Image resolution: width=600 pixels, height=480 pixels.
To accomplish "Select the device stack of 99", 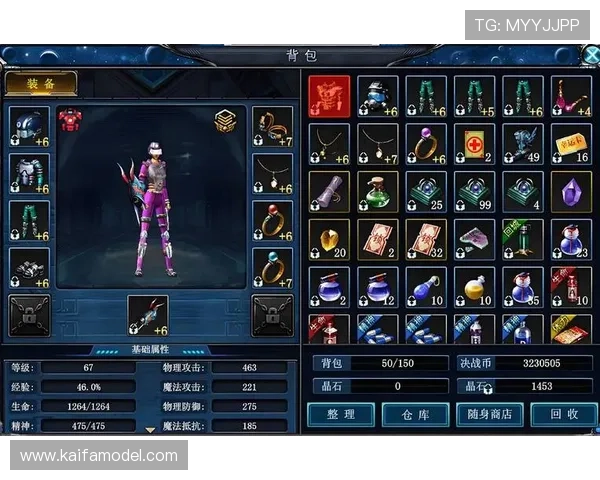I will pyautogui.click(x=473, y=191).
